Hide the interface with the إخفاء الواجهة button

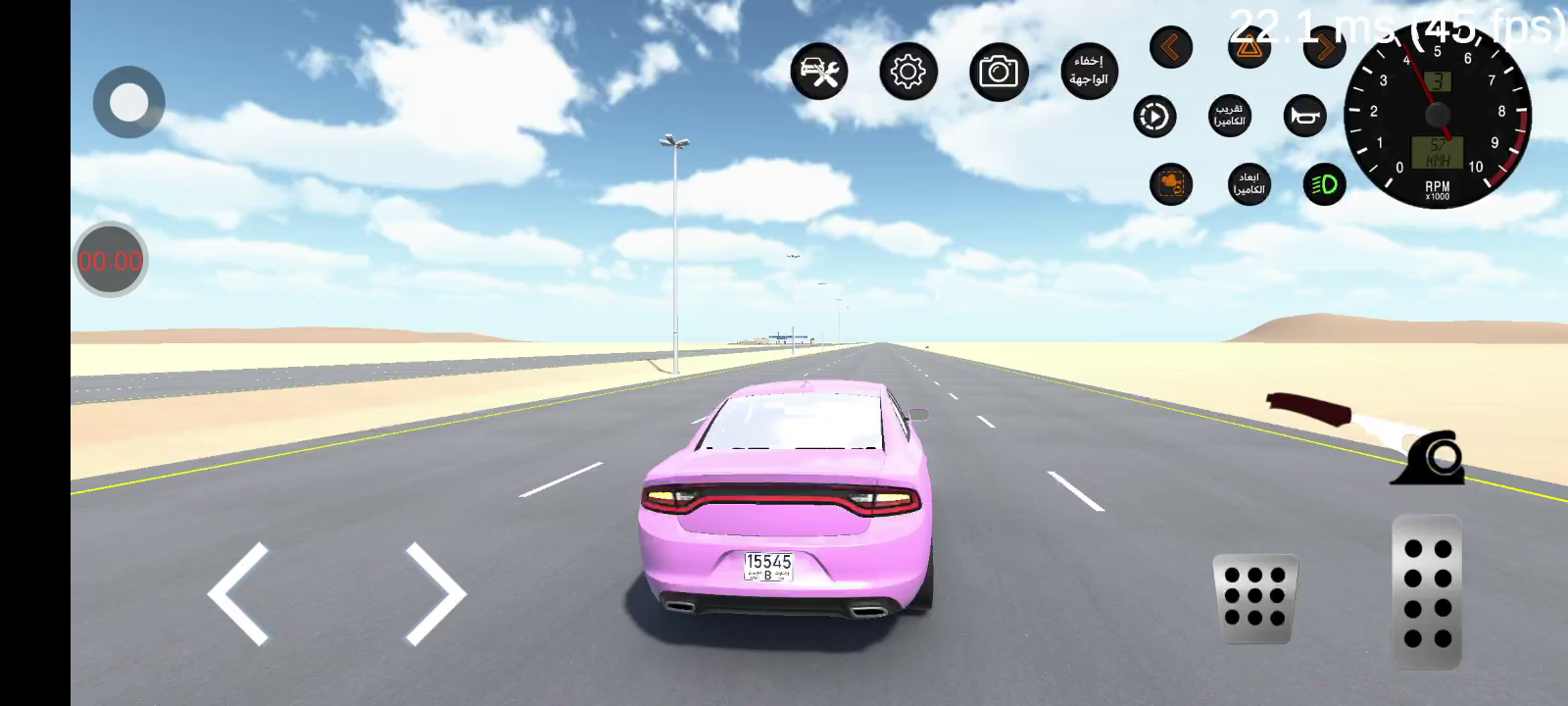(1089, 71)
